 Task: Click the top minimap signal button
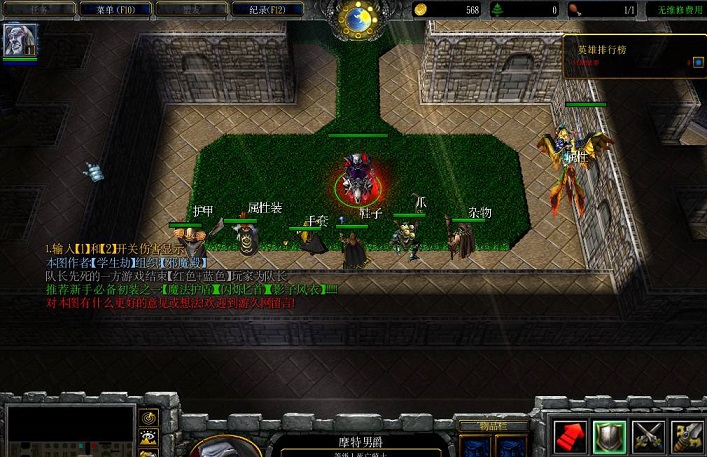[x=150, y=417]
